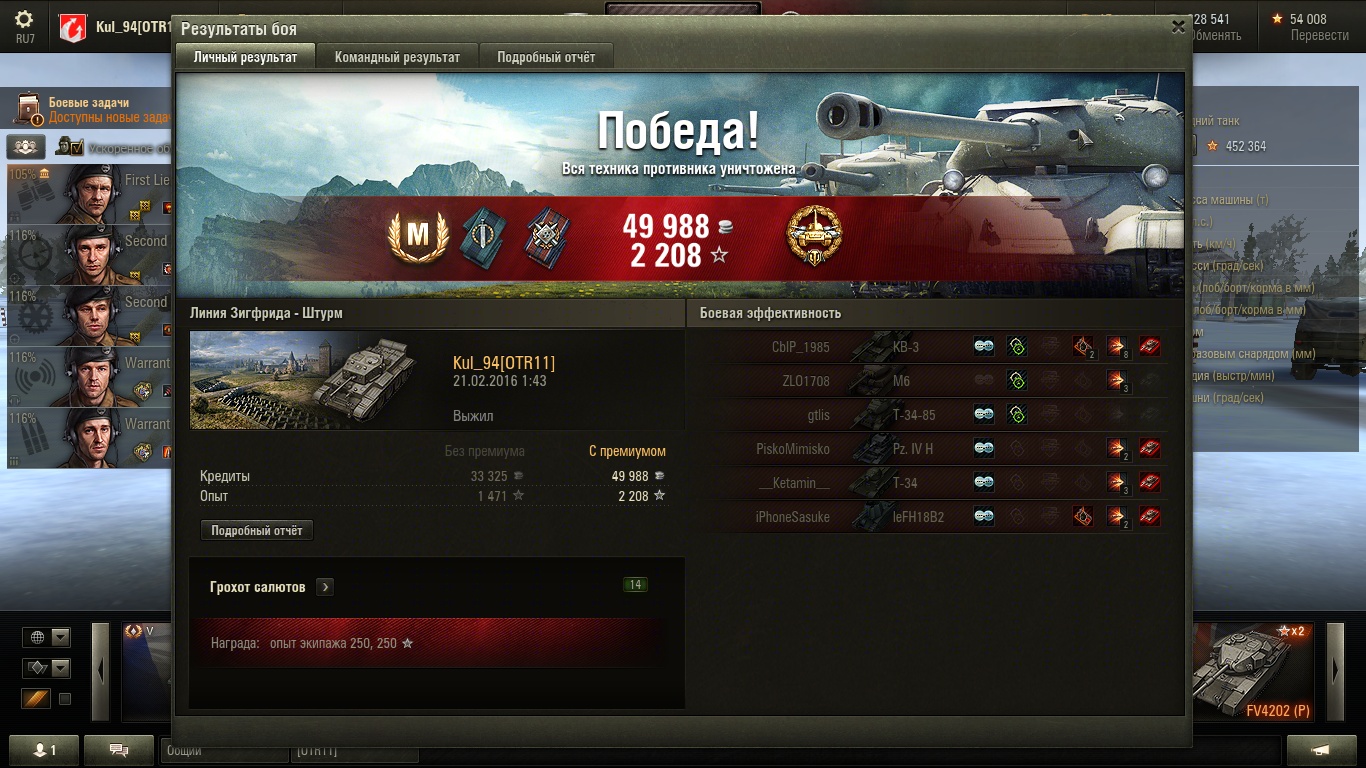The height and width of the screenshot is (768, 1366).
Task: Expand the Грохот салютов arrow
Action: pos(325,587)
